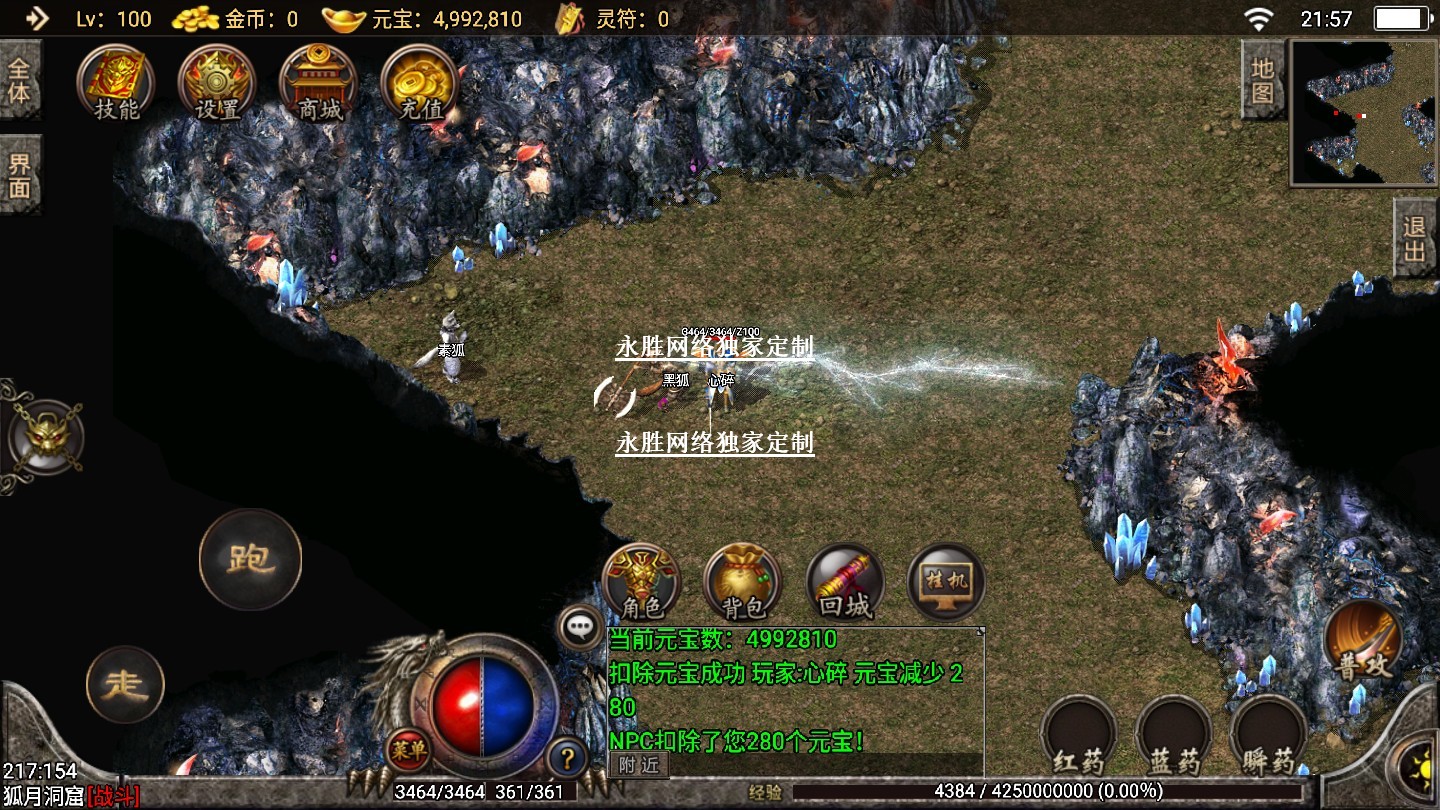Viewport: 1440px width, 810px height.
Task: Open the 技能 skills menu
Action: (117, 83)
